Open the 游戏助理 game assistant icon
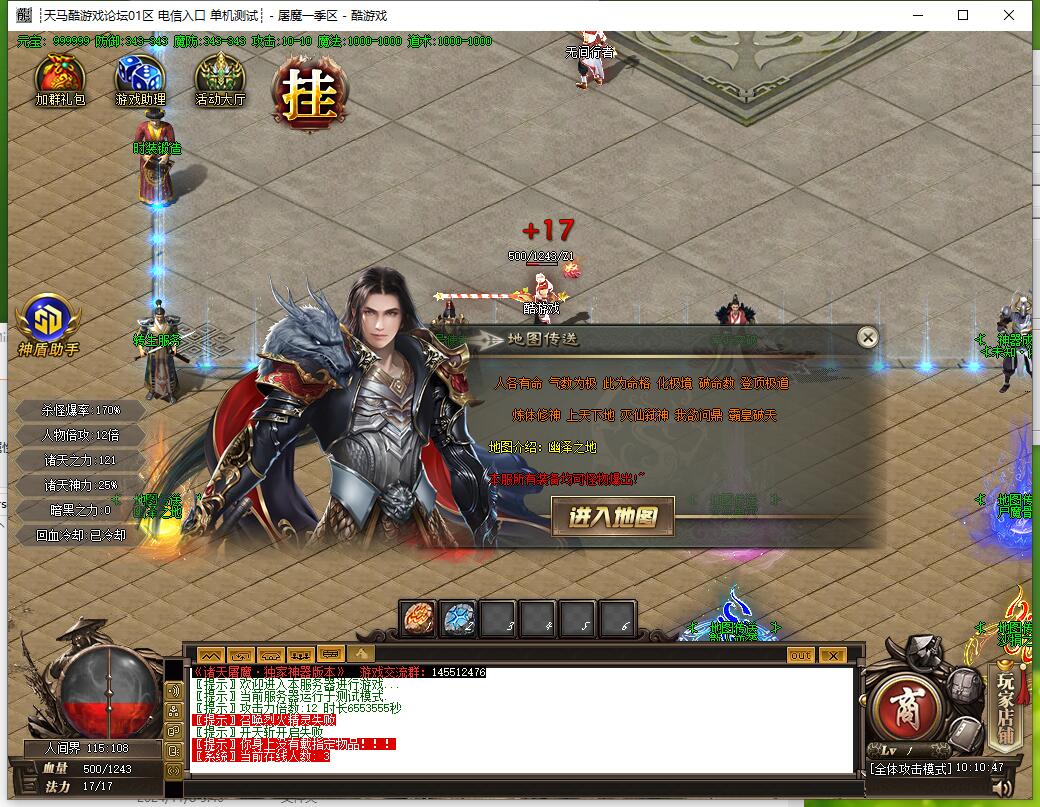Screen dimensions: 1040x807 140,76
